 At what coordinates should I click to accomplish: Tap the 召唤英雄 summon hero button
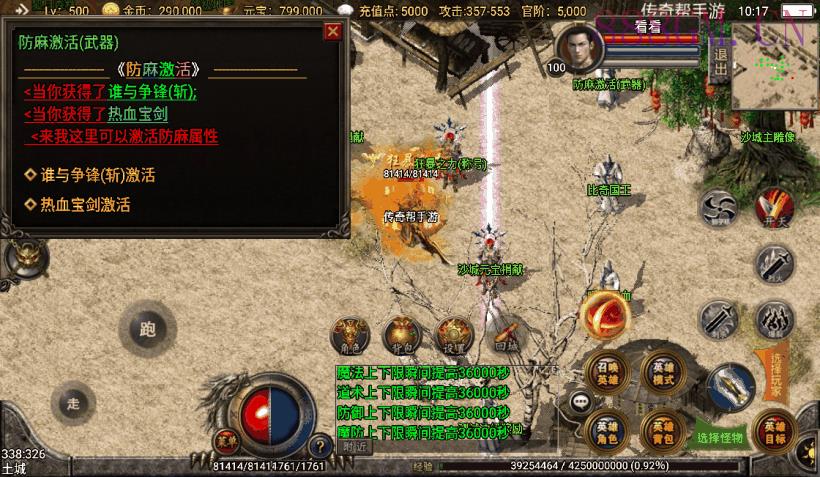click(607, 369)
